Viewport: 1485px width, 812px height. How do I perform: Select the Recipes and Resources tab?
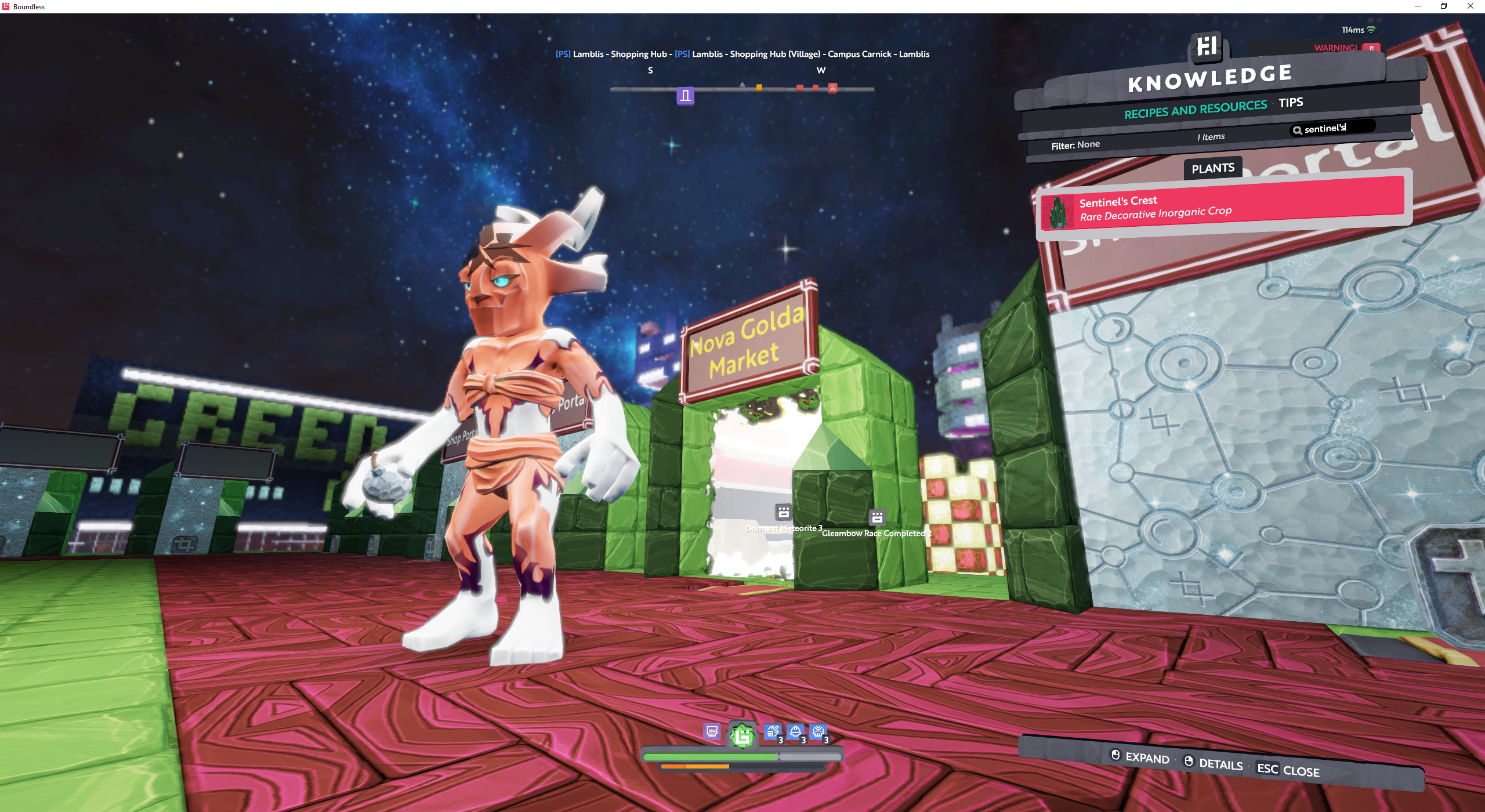click(1195, 109)
